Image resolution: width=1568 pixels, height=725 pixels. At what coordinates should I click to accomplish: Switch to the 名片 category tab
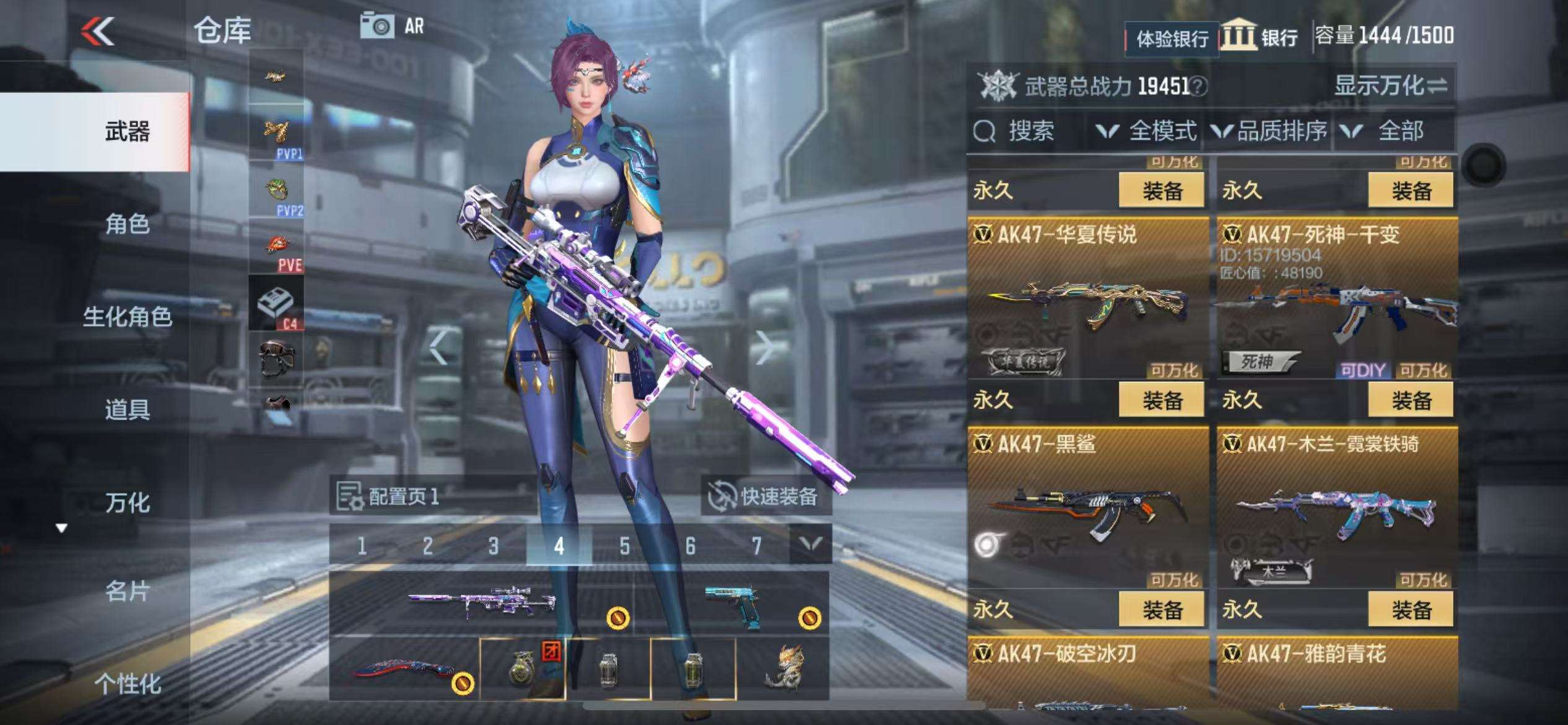(127, 592)
